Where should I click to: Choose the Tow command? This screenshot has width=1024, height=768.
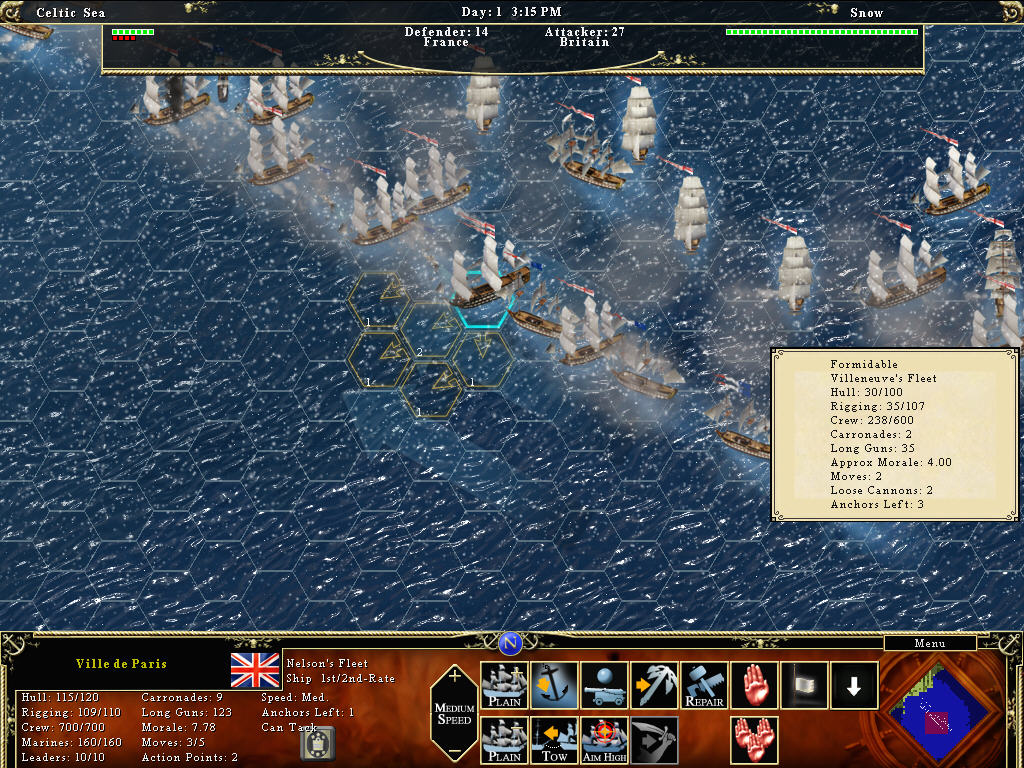(x=555, y=741)
